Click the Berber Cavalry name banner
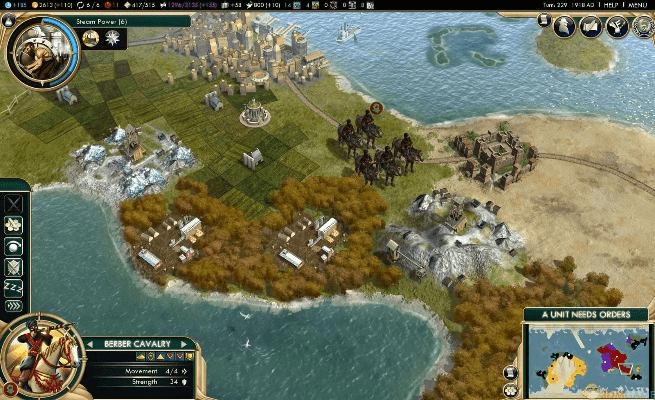 [138, 344]
